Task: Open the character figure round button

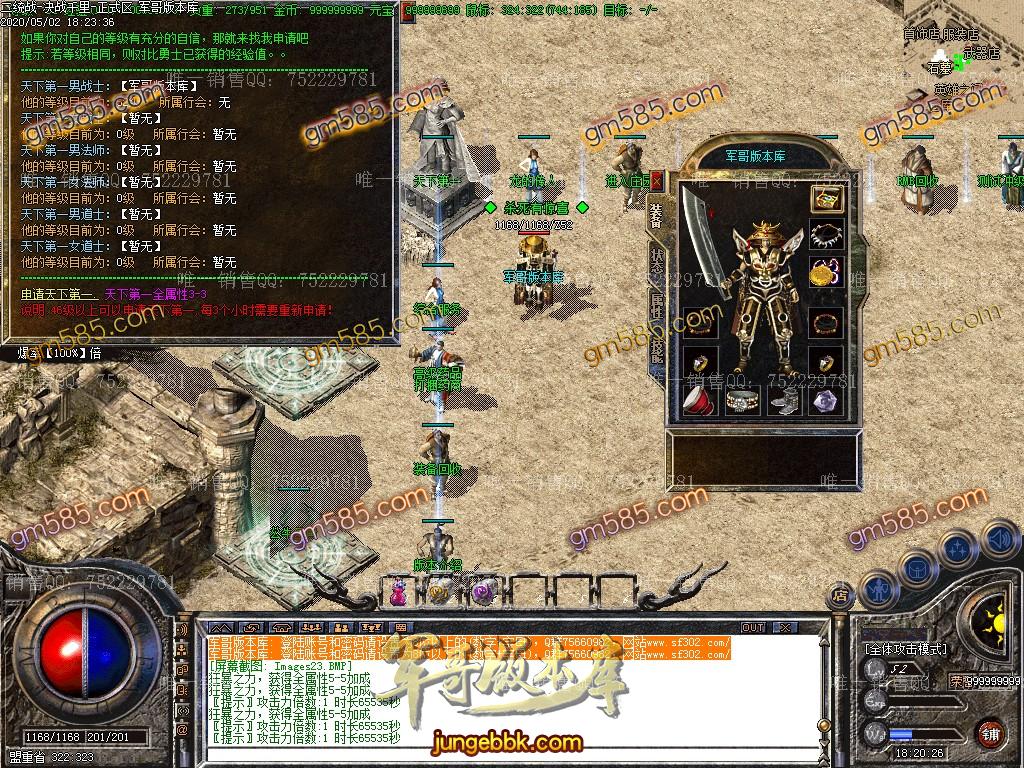Action: click(x=880, y=589)
